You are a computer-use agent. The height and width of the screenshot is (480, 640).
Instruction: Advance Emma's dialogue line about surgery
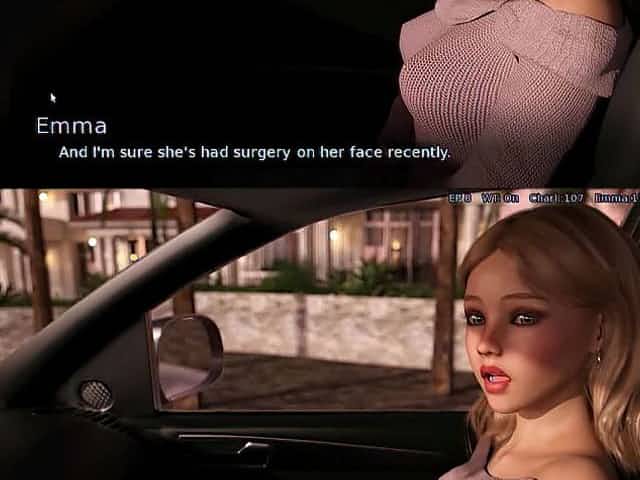pyautogui.click(x=254, y=153)
